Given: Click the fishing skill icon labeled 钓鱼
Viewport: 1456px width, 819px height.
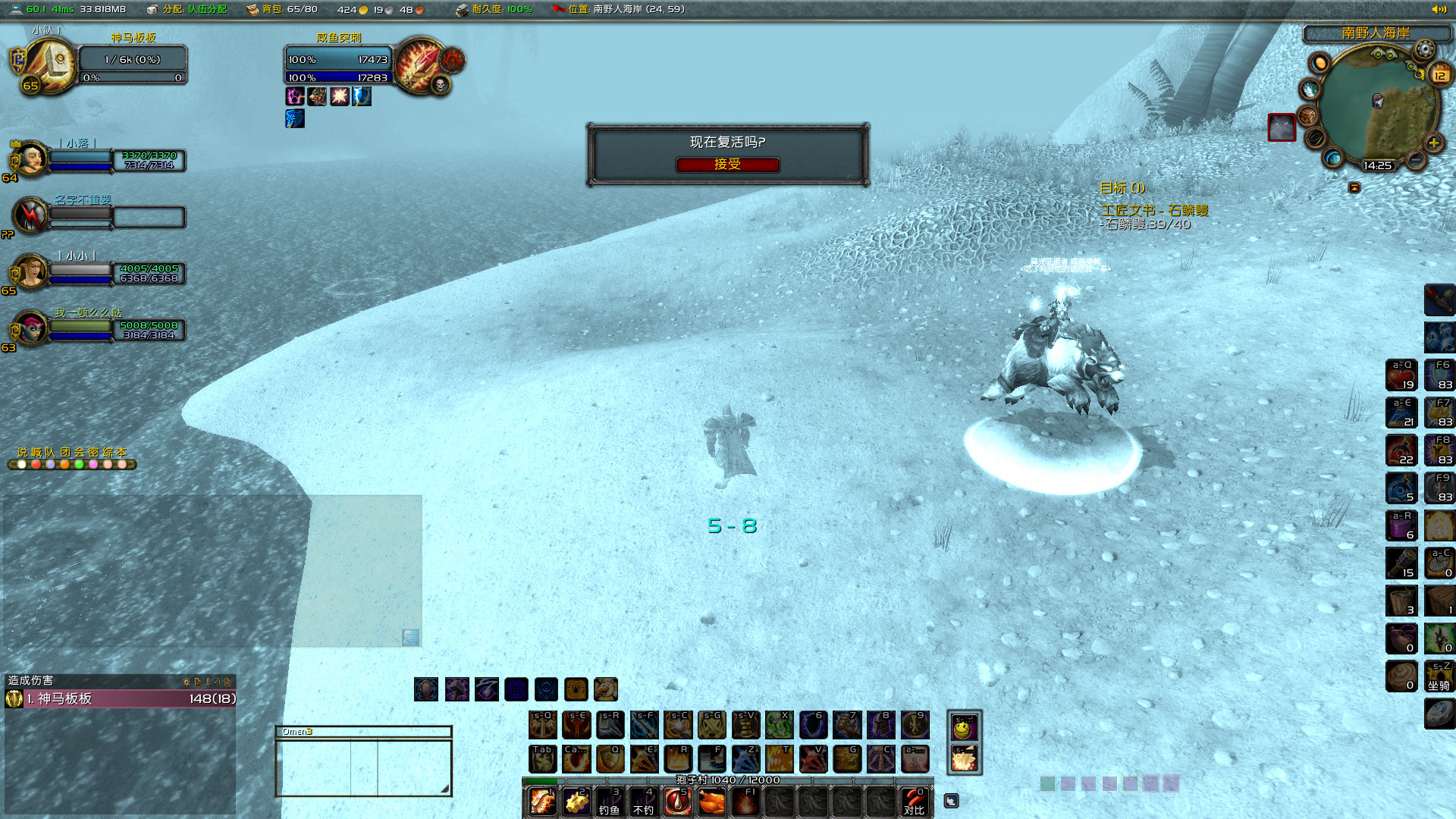Looking at the screenshot, I should pyautogui.click(x=609, y=802).
